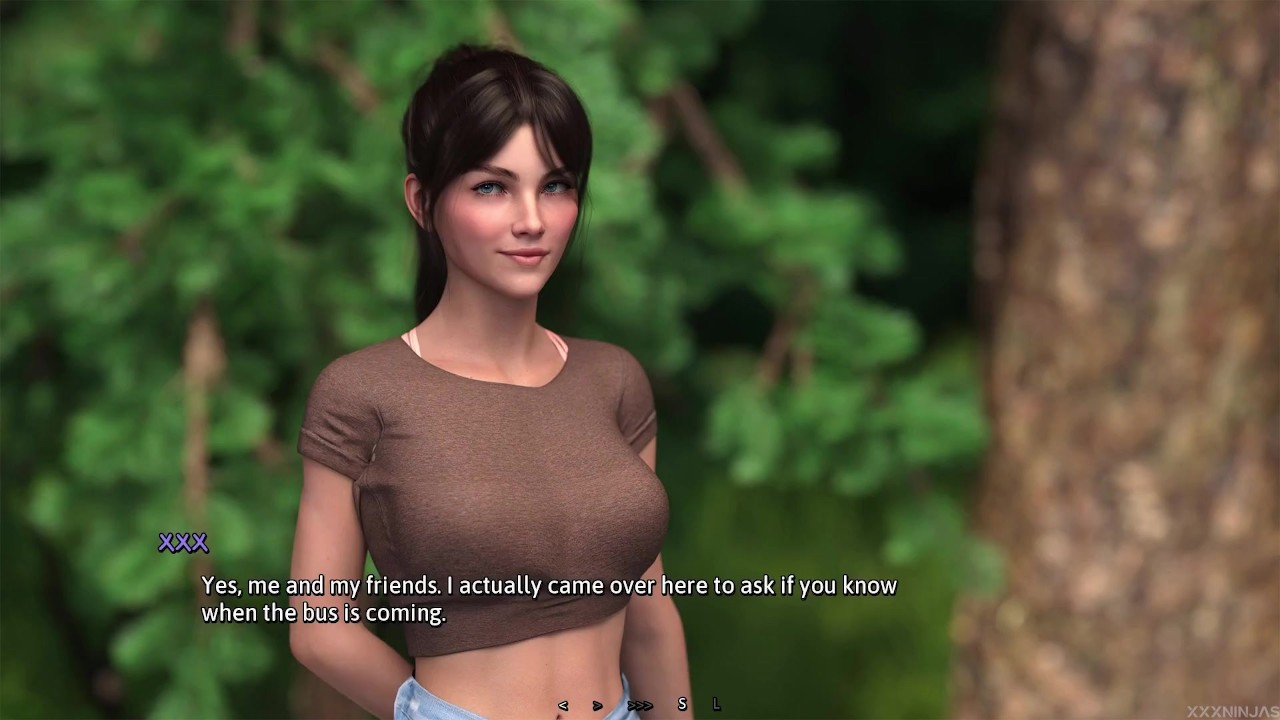Skip ahead using the ">>>" button

639,705
